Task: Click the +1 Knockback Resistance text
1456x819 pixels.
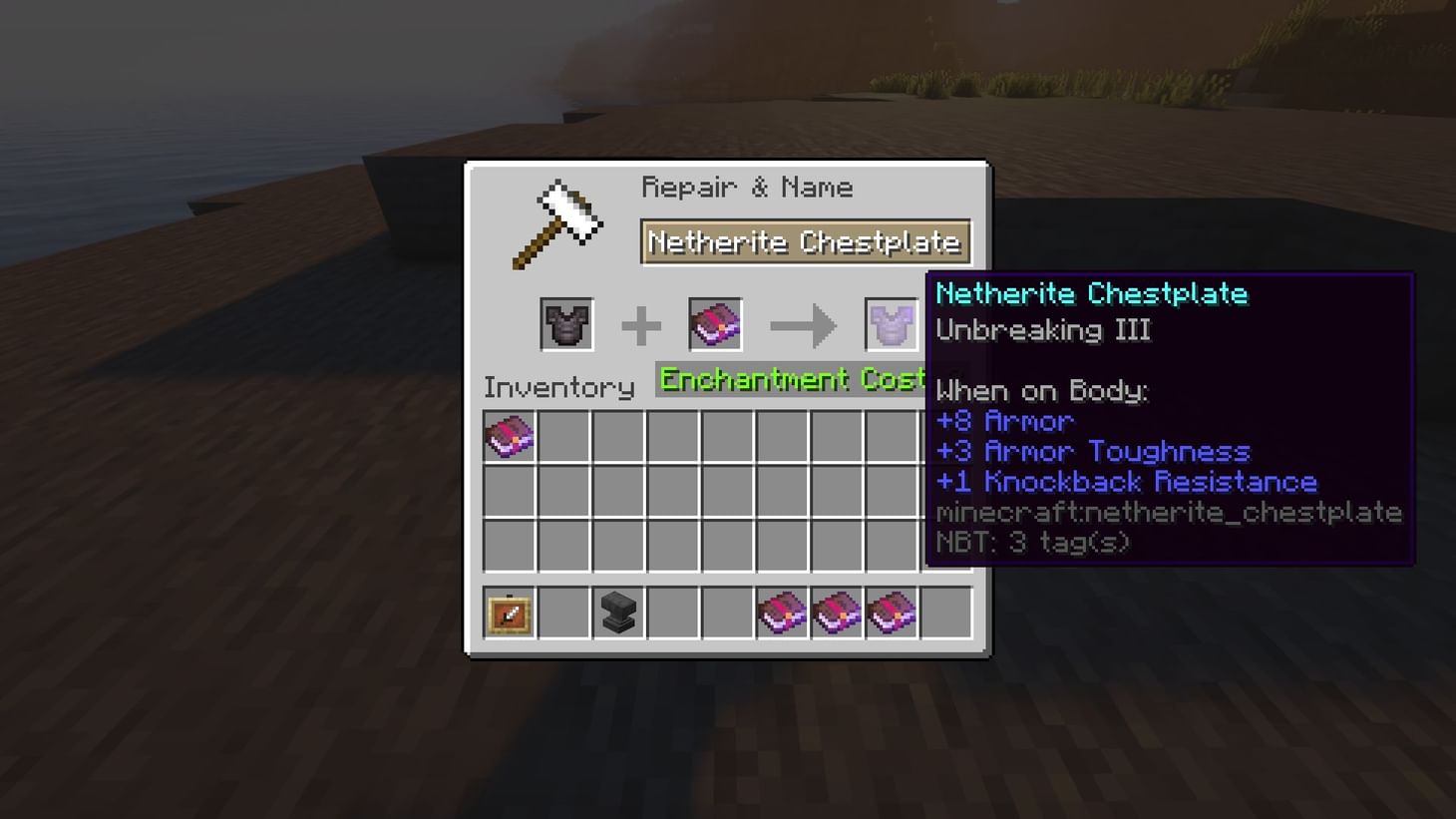Action: 1126,482
